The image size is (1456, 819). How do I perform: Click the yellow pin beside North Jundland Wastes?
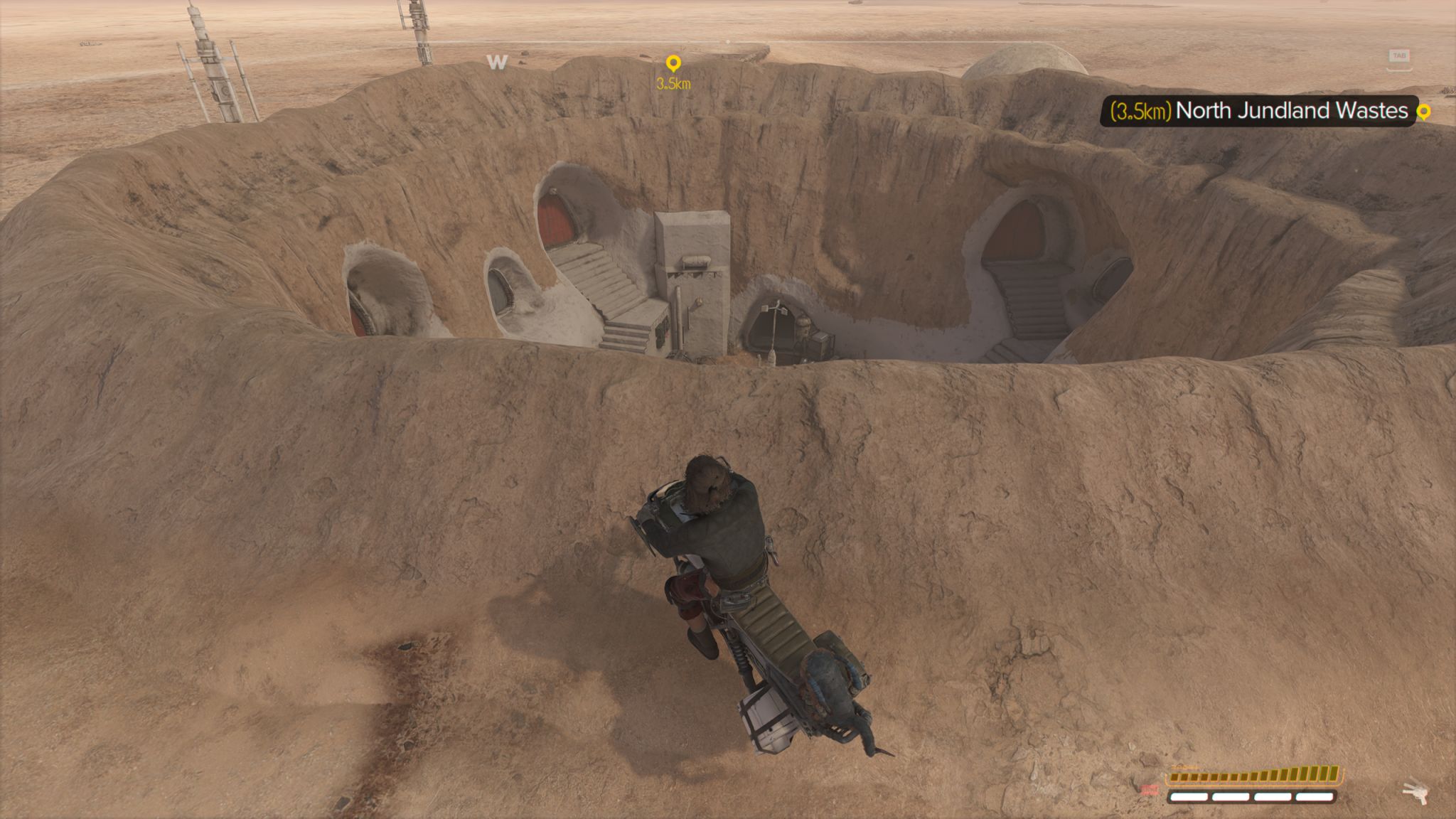point(1423,112)
